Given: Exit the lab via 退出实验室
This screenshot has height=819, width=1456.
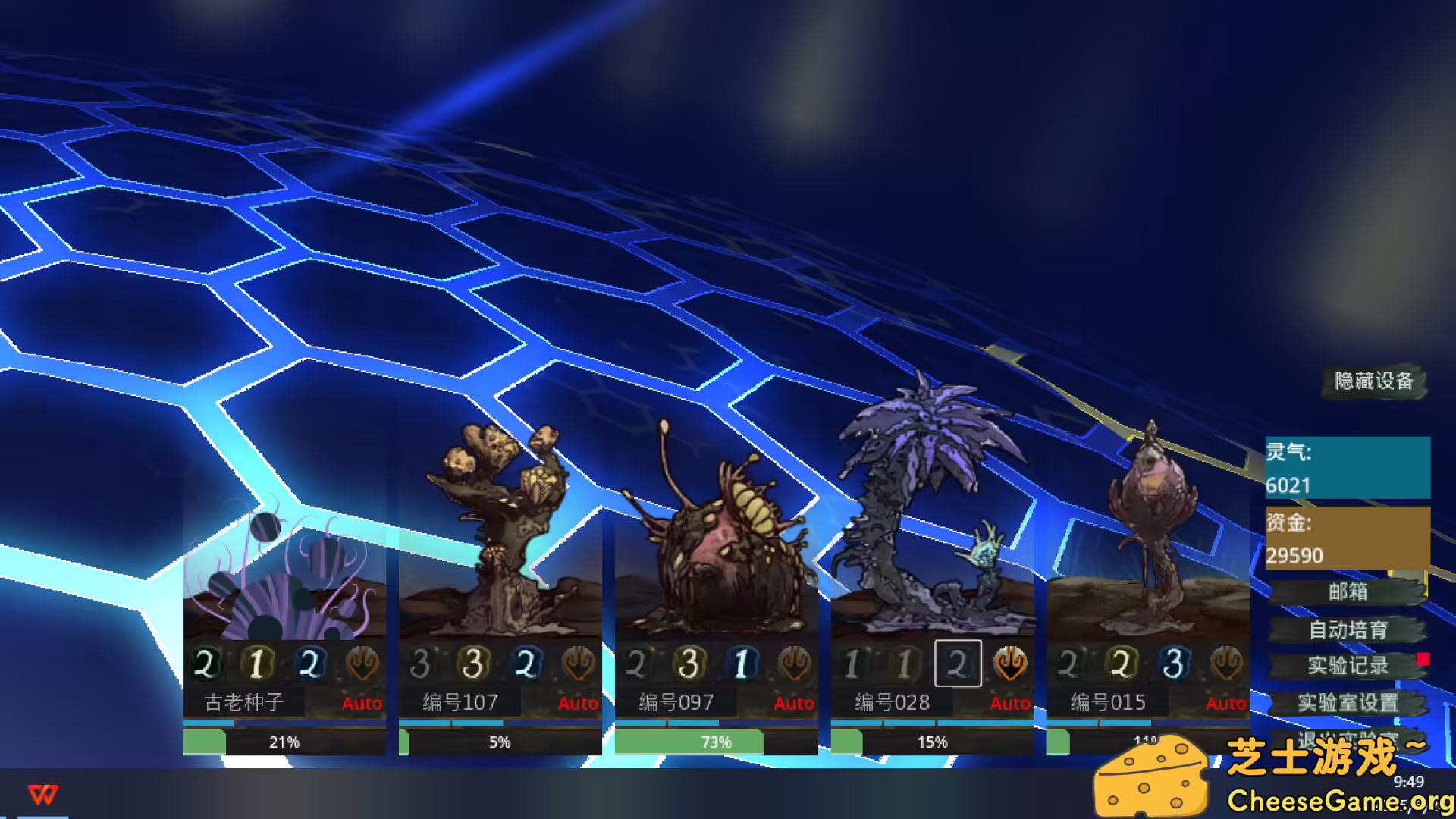Looking at the screenshot, I should click(1348, 739).
